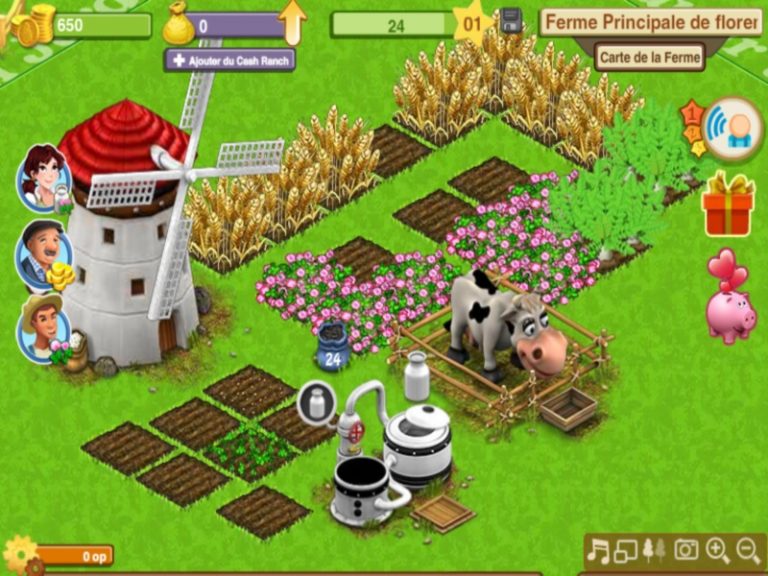The image size is (768, 576).
Task: Open the 'Carte de la Ferme' map
Action: pos(650,57)
